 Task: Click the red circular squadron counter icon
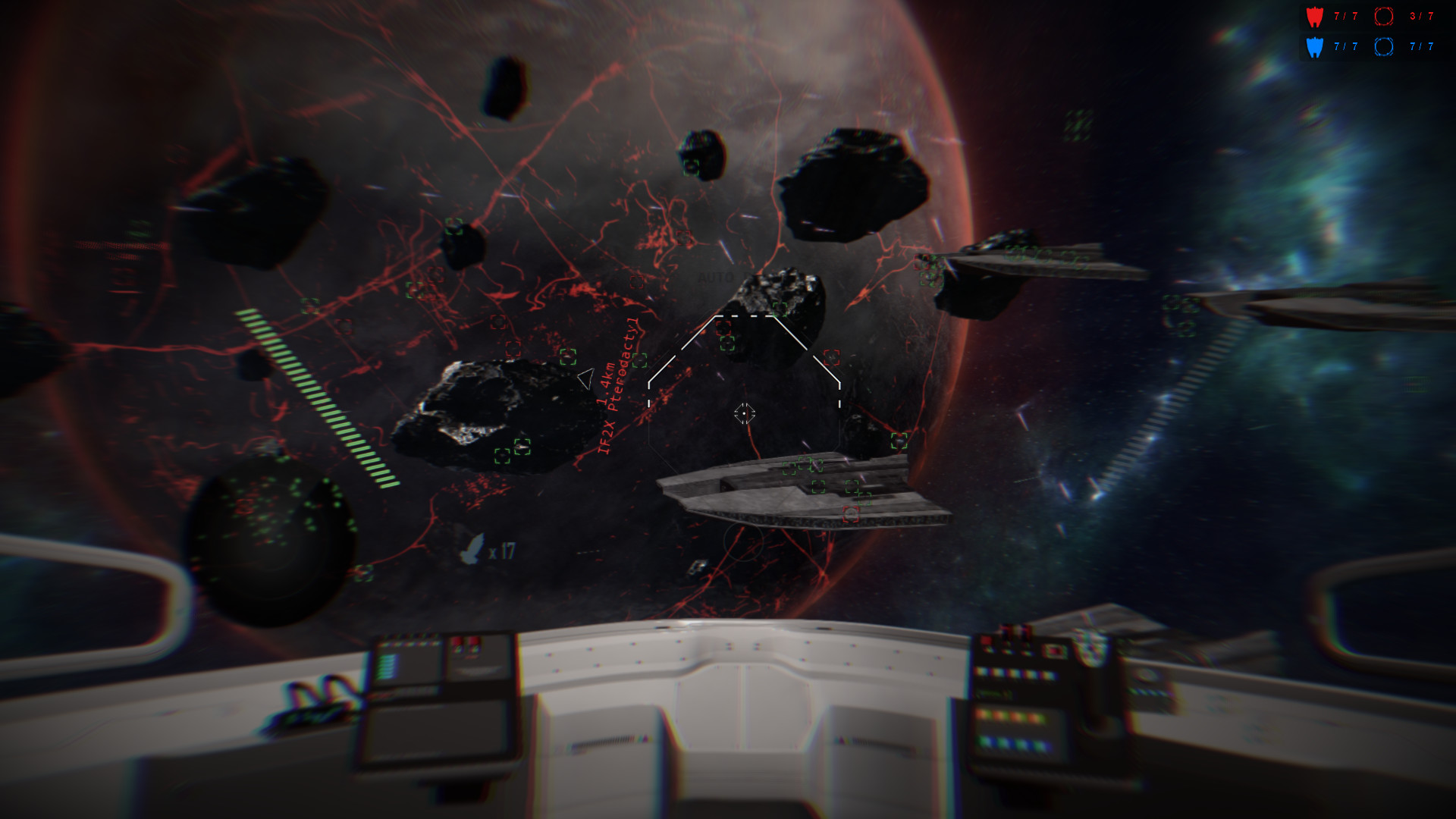pos(1384,17)
